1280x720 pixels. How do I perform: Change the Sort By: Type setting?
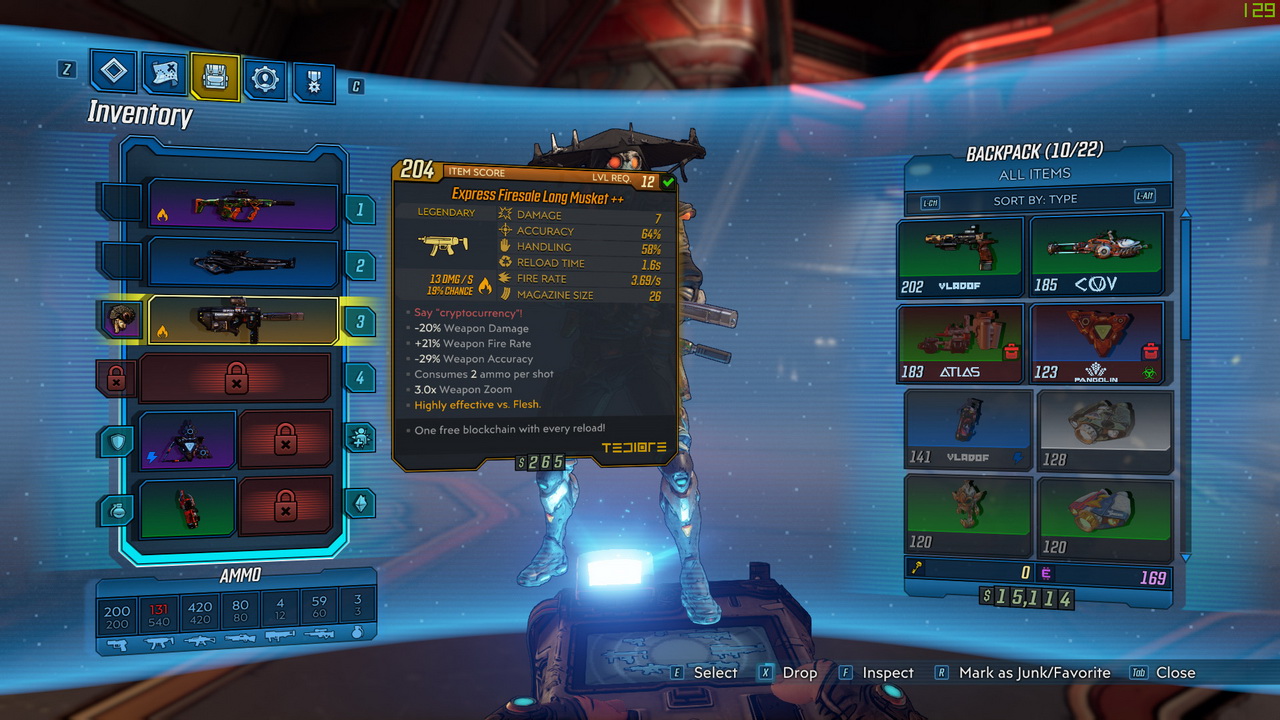click(x=1037, y=199)
